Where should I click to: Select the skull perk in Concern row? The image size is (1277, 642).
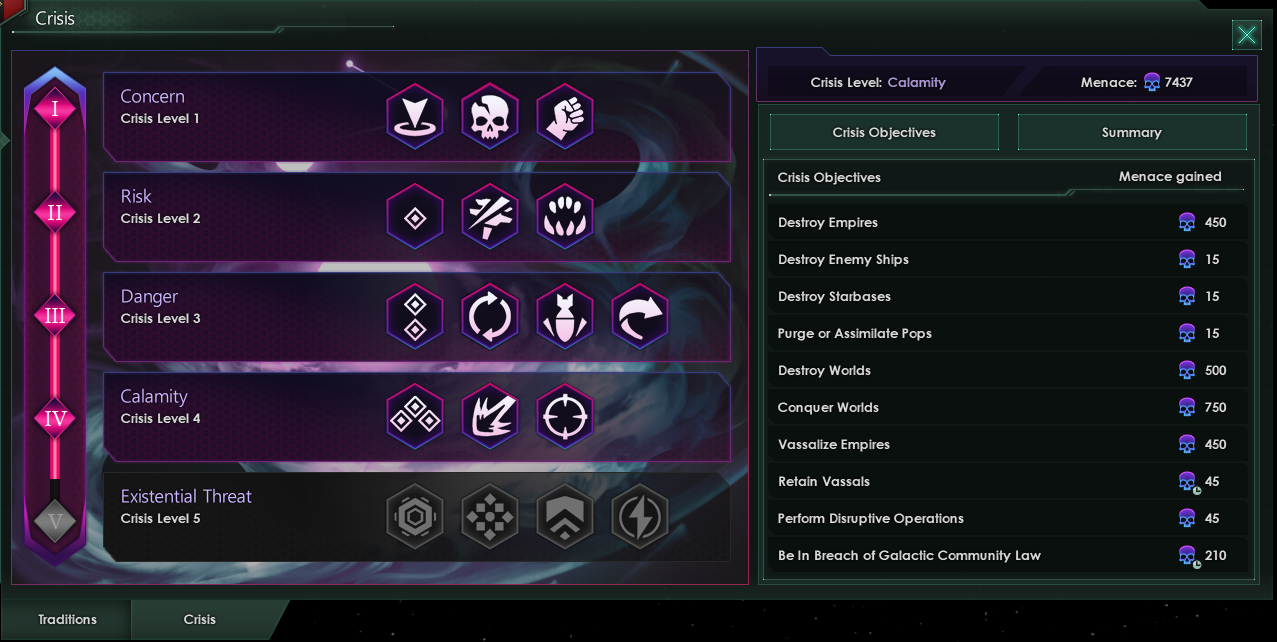(x=490, y=116)
